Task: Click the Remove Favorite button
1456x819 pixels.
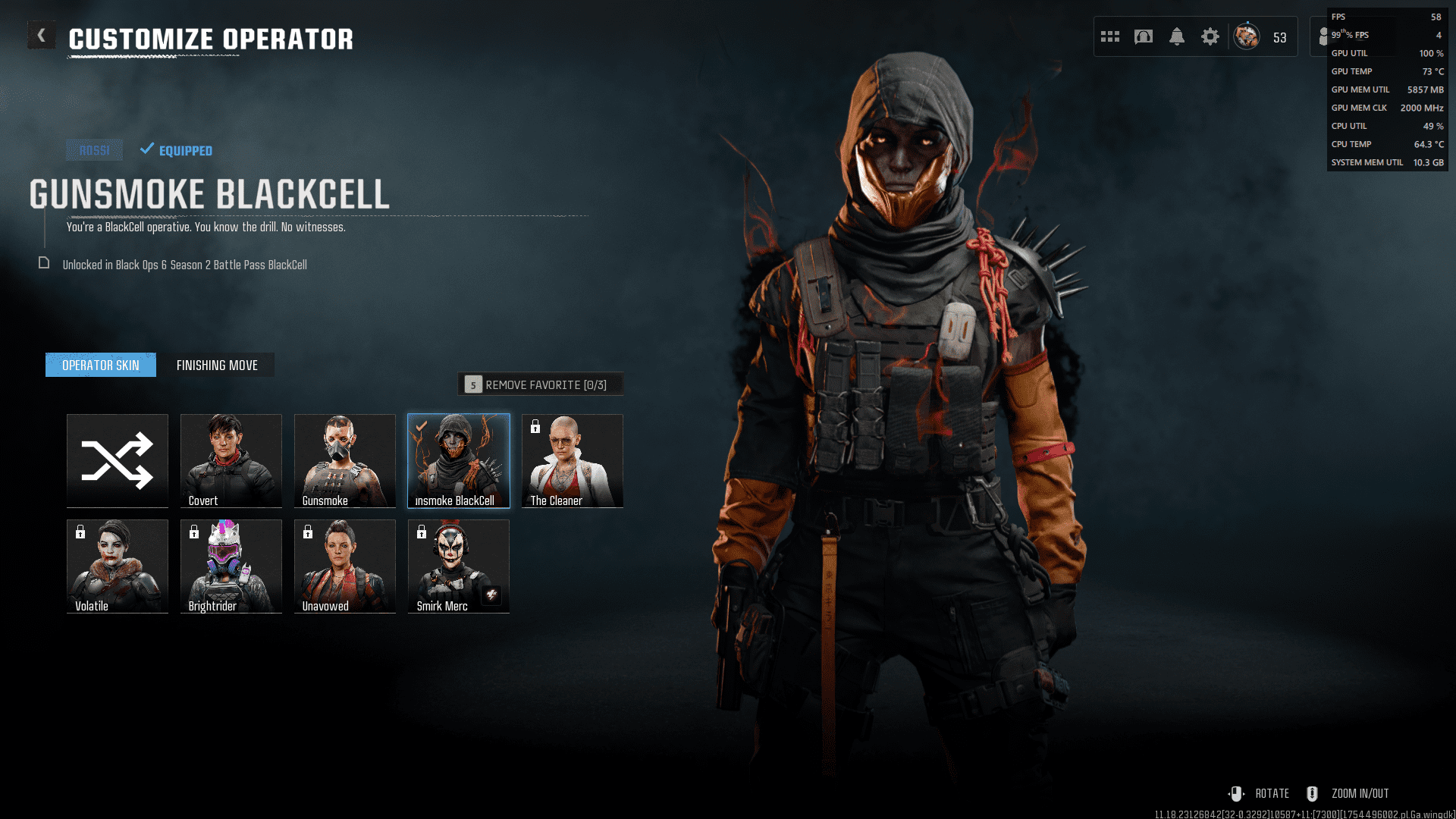Action: pos(540,384)
